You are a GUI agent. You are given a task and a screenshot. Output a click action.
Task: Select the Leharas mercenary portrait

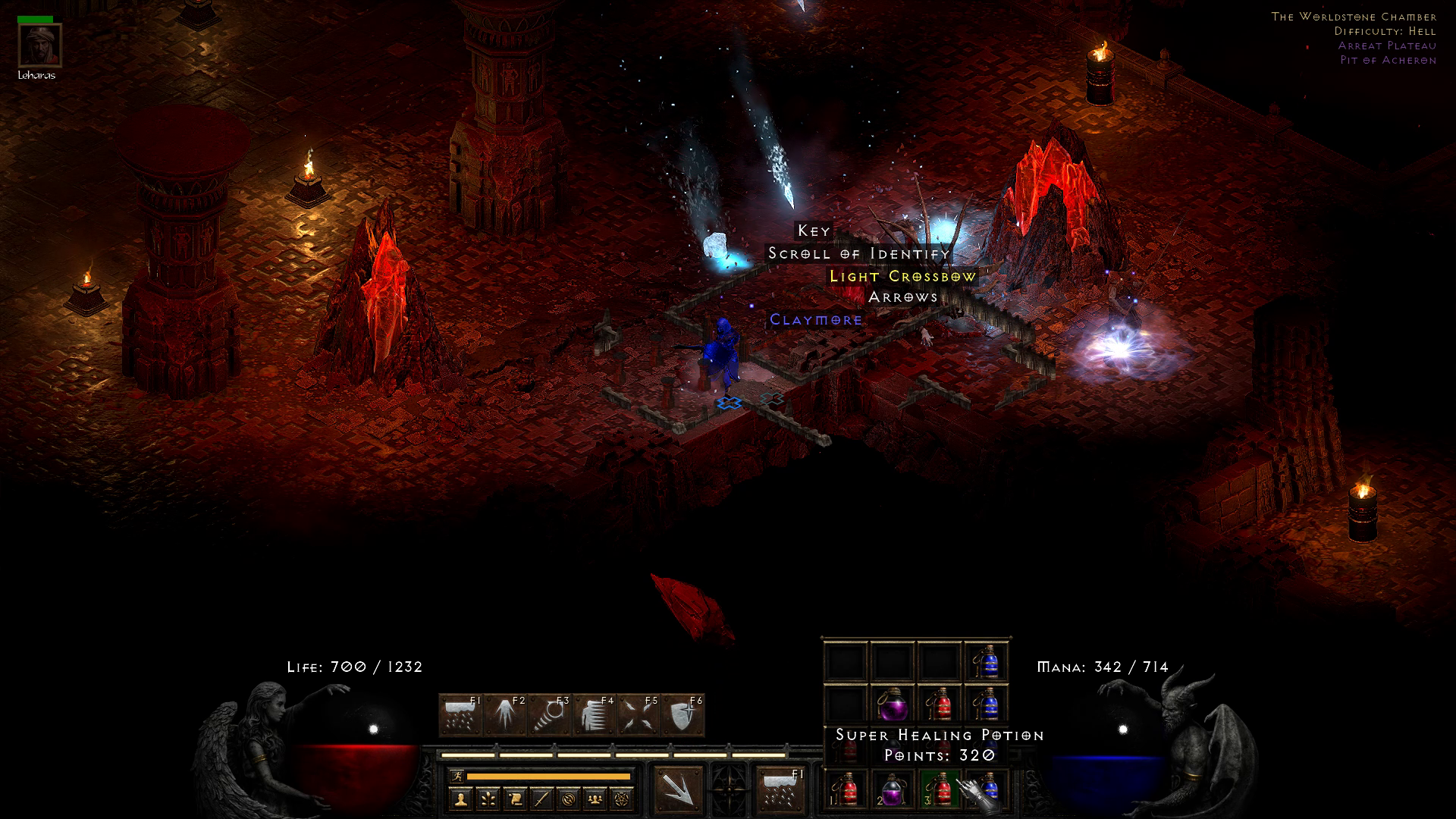click(39, 45)
